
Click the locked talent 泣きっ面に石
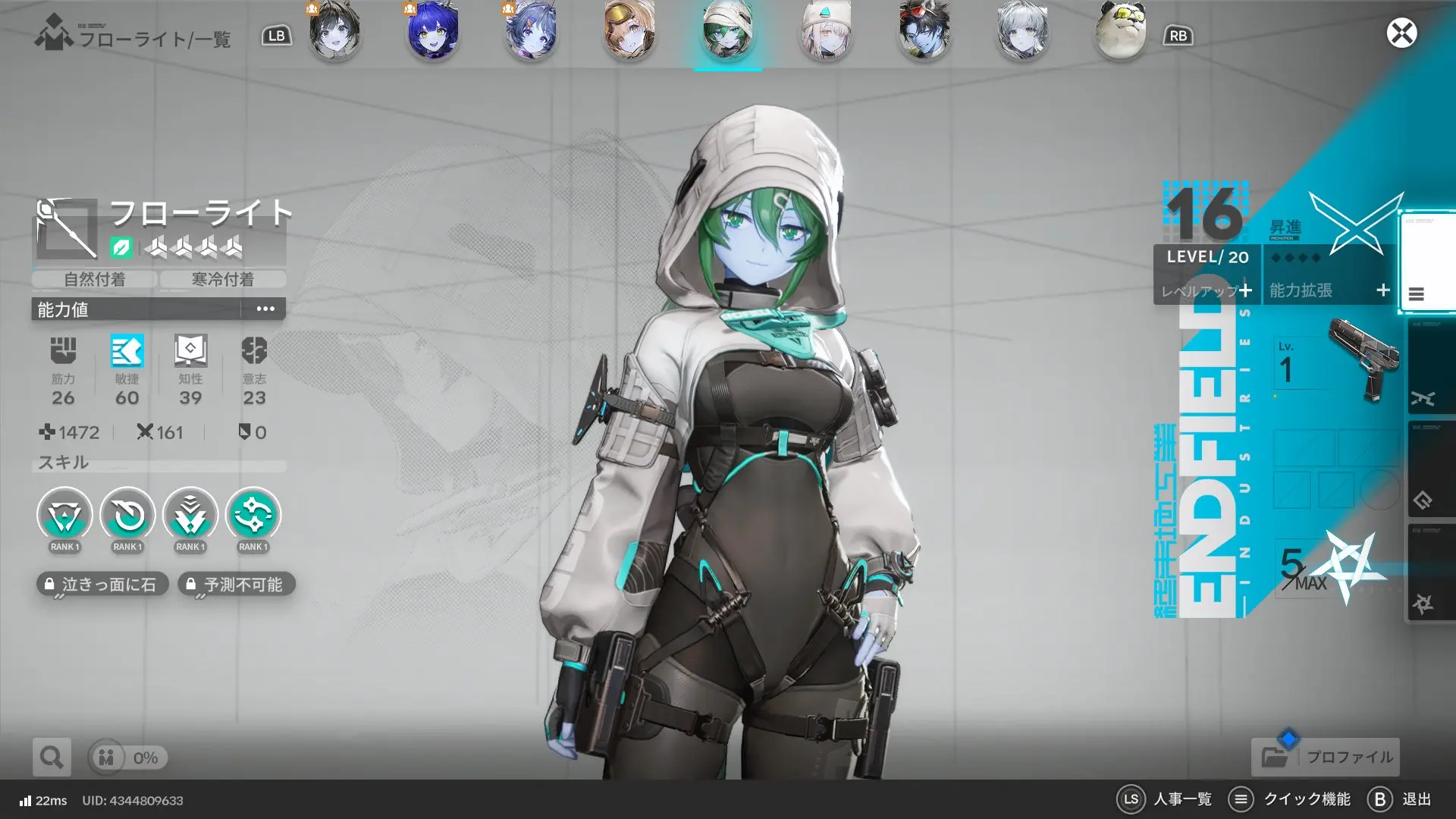point(104,584)
